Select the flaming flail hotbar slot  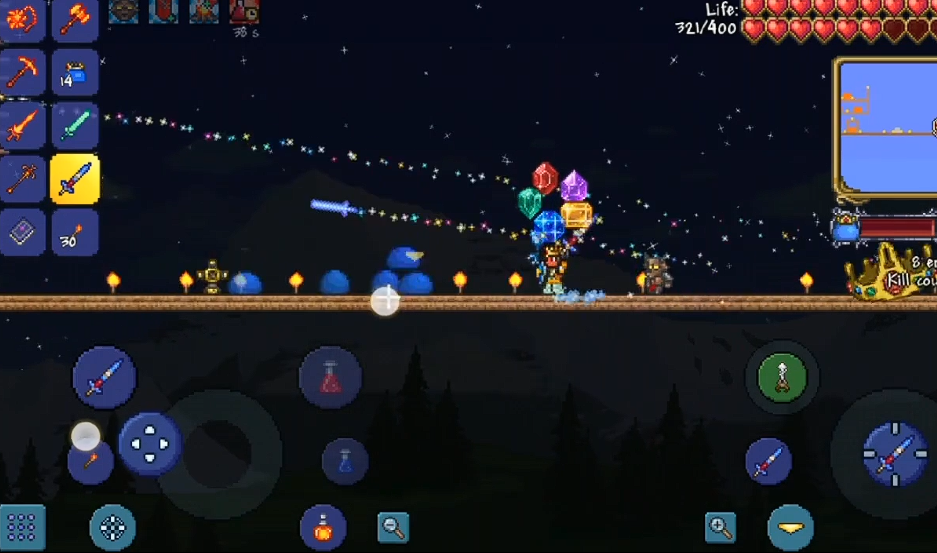pos(22,18)
